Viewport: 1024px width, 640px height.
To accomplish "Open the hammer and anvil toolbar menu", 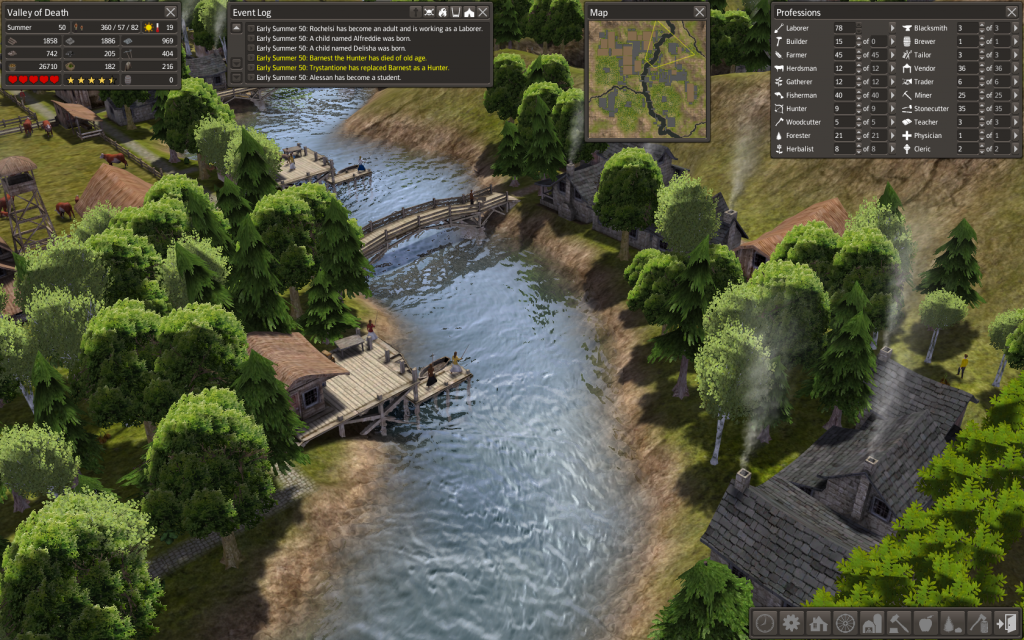I will [899, 622].
